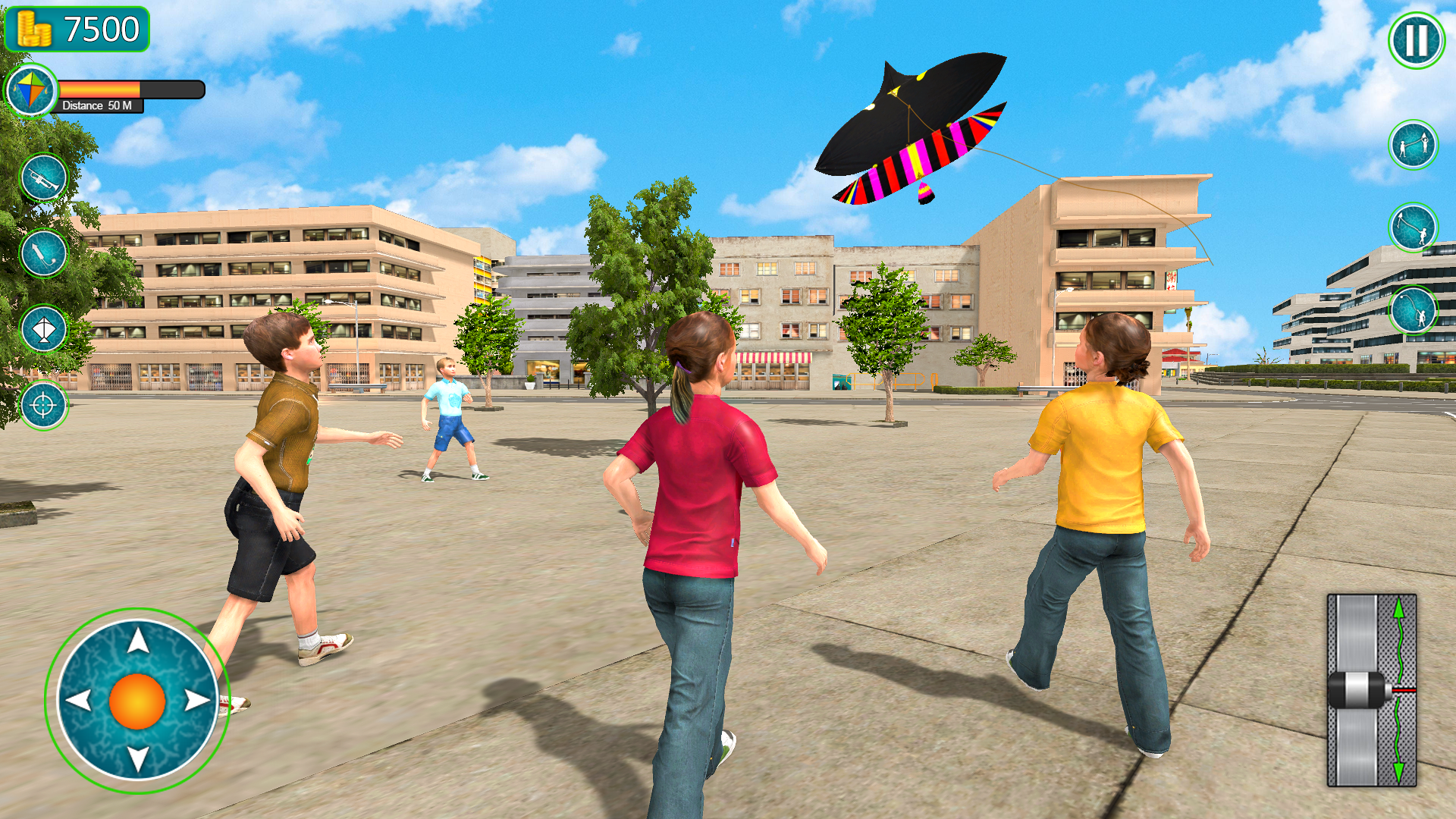Tap the kite avatar above the distance bar
The width and height of the screenshot is (1456, 819).
click(31, 90)
